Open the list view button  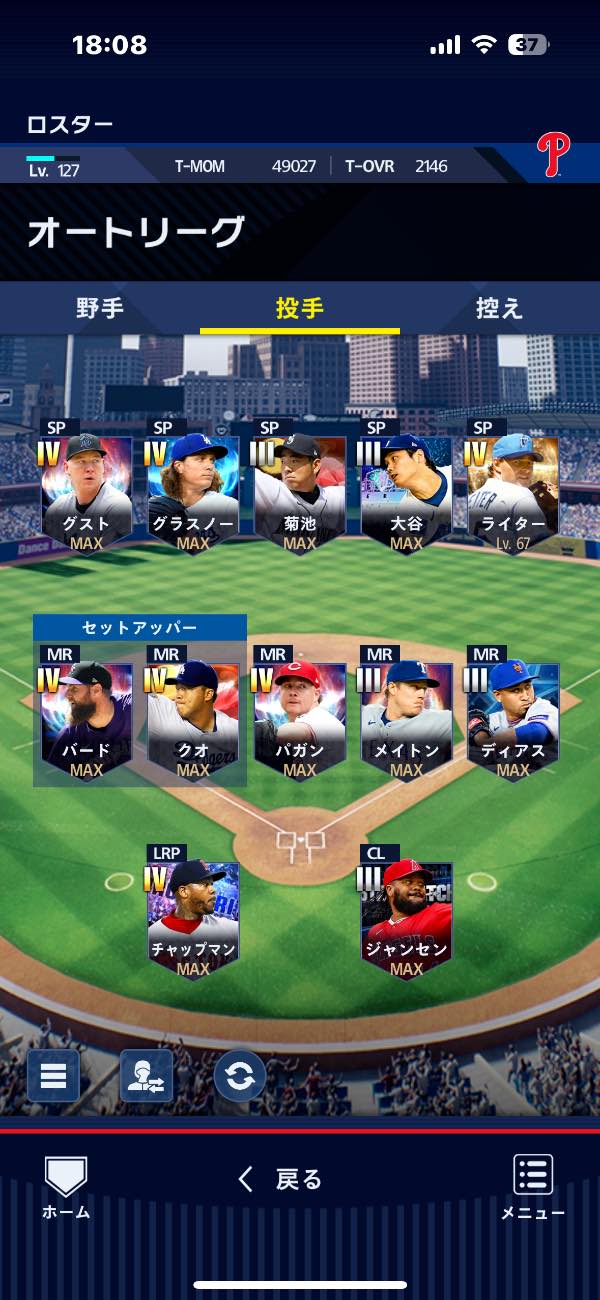coord(53,1076)
